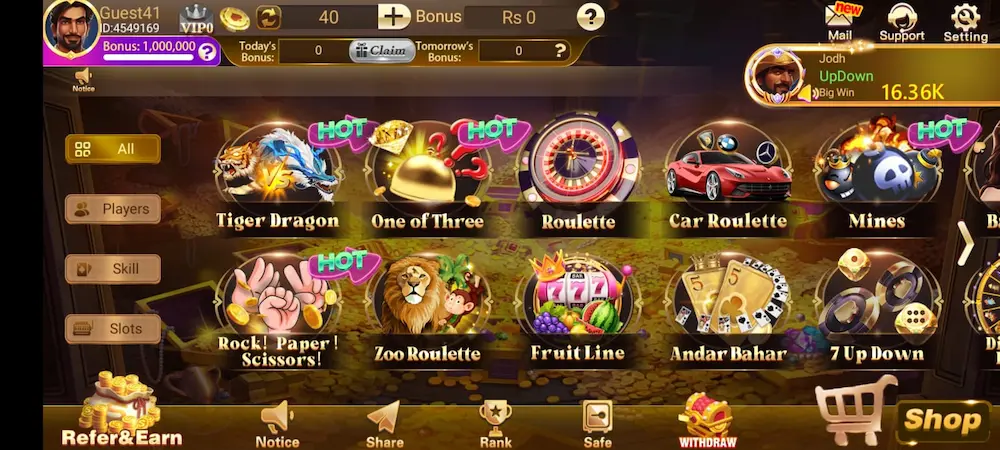
Task: Open the Withdraw treasure chest
Action: (707, 420)
